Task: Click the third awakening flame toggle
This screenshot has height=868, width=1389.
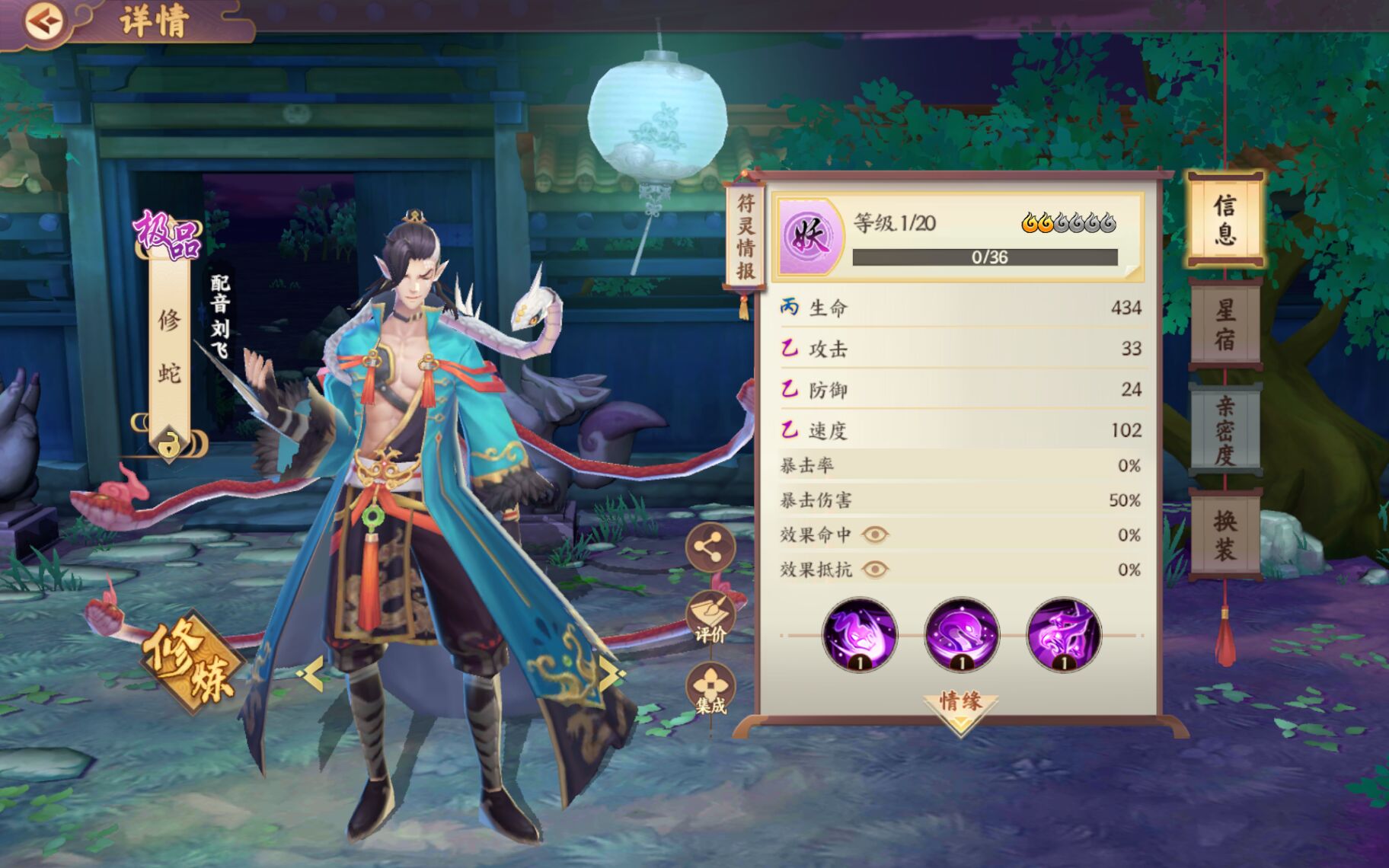Action: (1062, 223)
